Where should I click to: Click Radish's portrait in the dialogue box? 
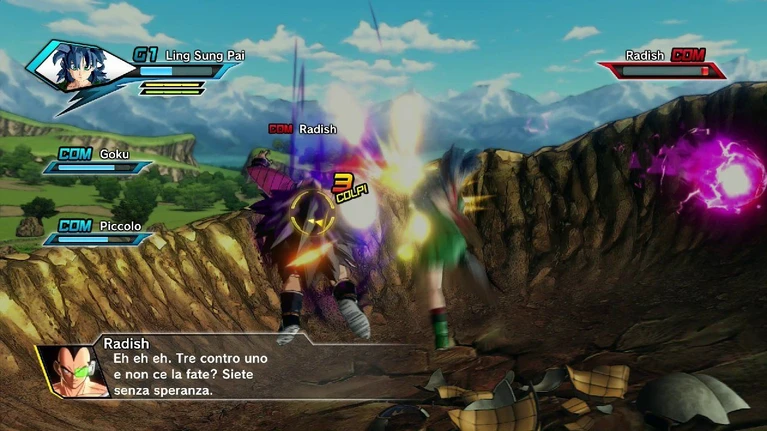[x=72, y=370]
